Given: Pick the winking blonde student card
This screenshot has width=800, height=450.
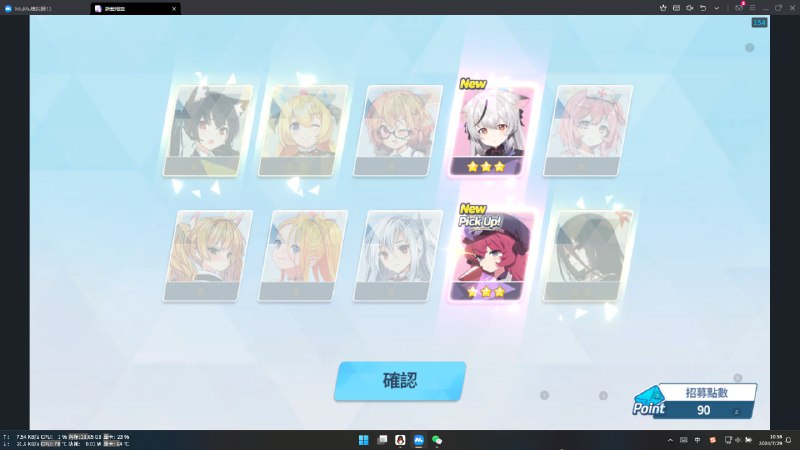Looking at the screenshot, I should (x=304, y=132).
